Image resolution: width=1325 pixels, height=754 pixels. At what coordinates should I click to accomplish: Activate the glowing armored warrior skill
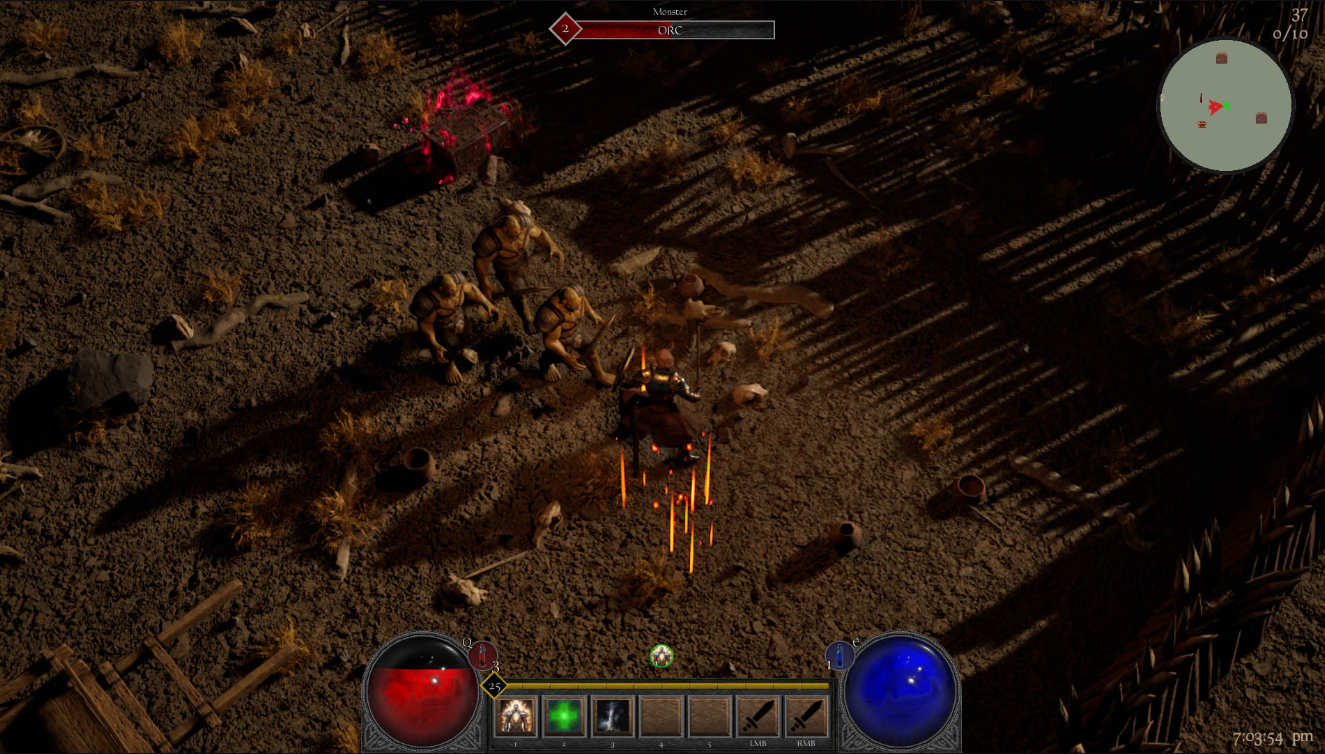[x=516, y=716]
